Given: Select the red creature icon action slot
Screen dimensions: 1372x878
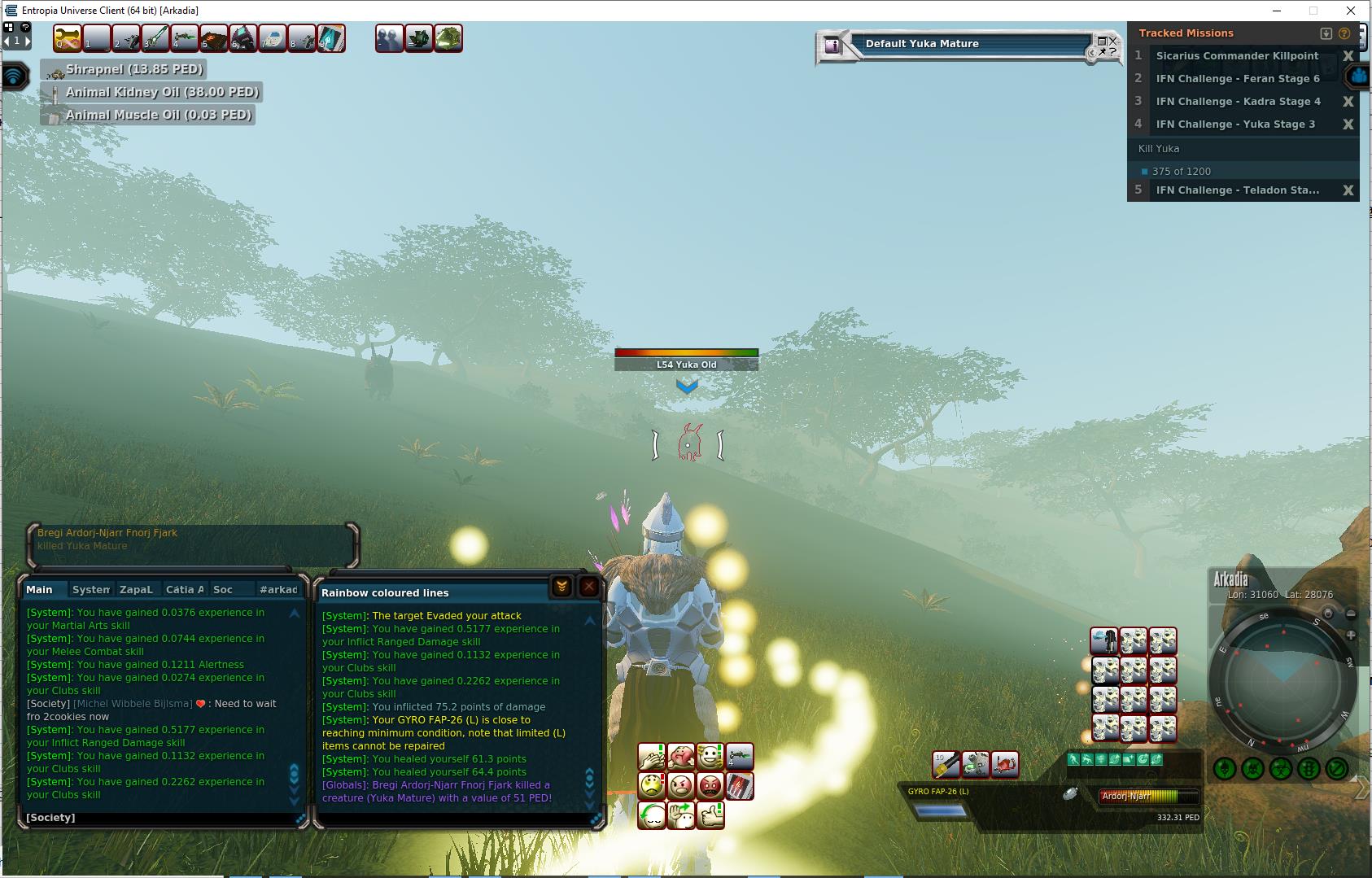Looking at the screenshot, I should point(1005,765).
